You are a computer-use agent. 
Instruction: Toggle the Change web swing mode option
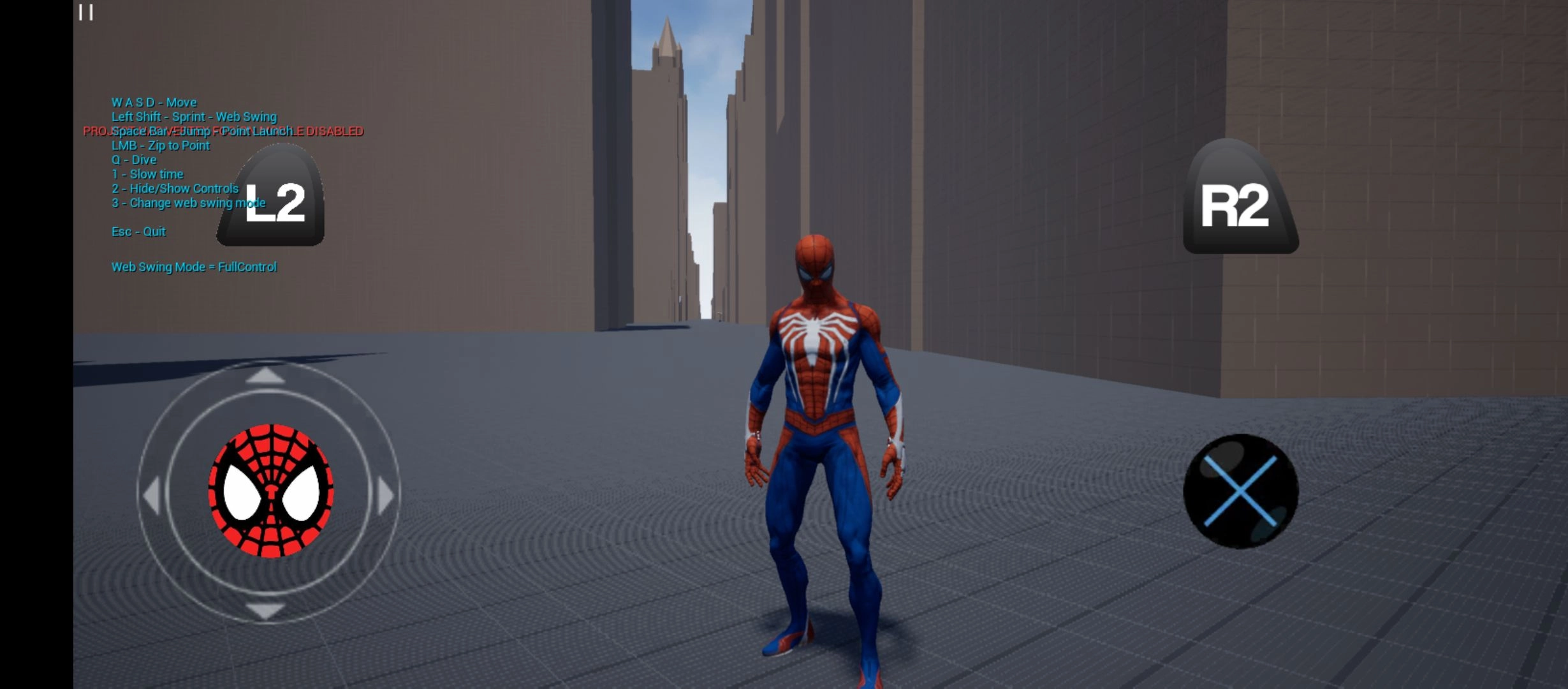pyautogui.click(x=187, y=203)
